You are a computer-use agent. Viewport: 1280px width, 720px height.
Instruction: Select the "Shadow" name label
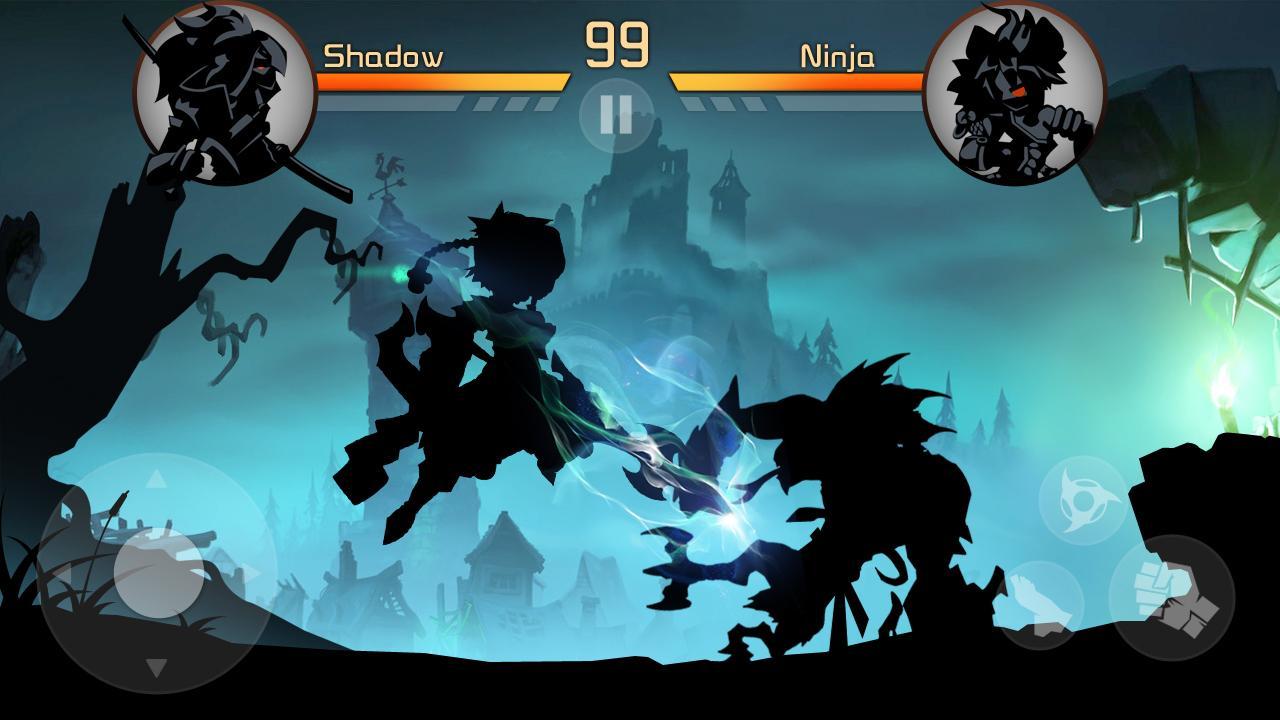click(x=383, y=58)
